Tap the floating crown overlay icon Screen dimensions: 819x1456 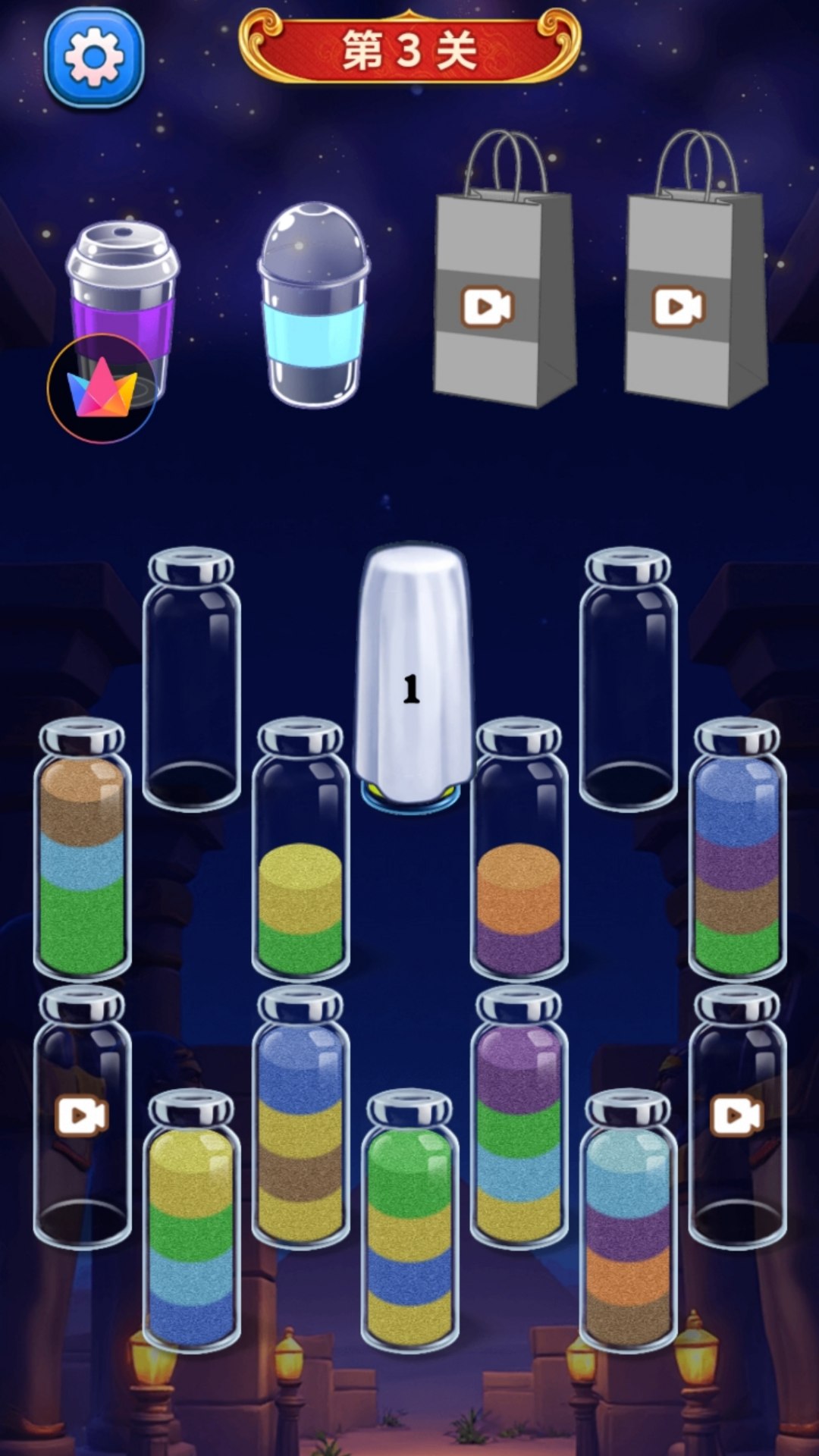(102, 388)
